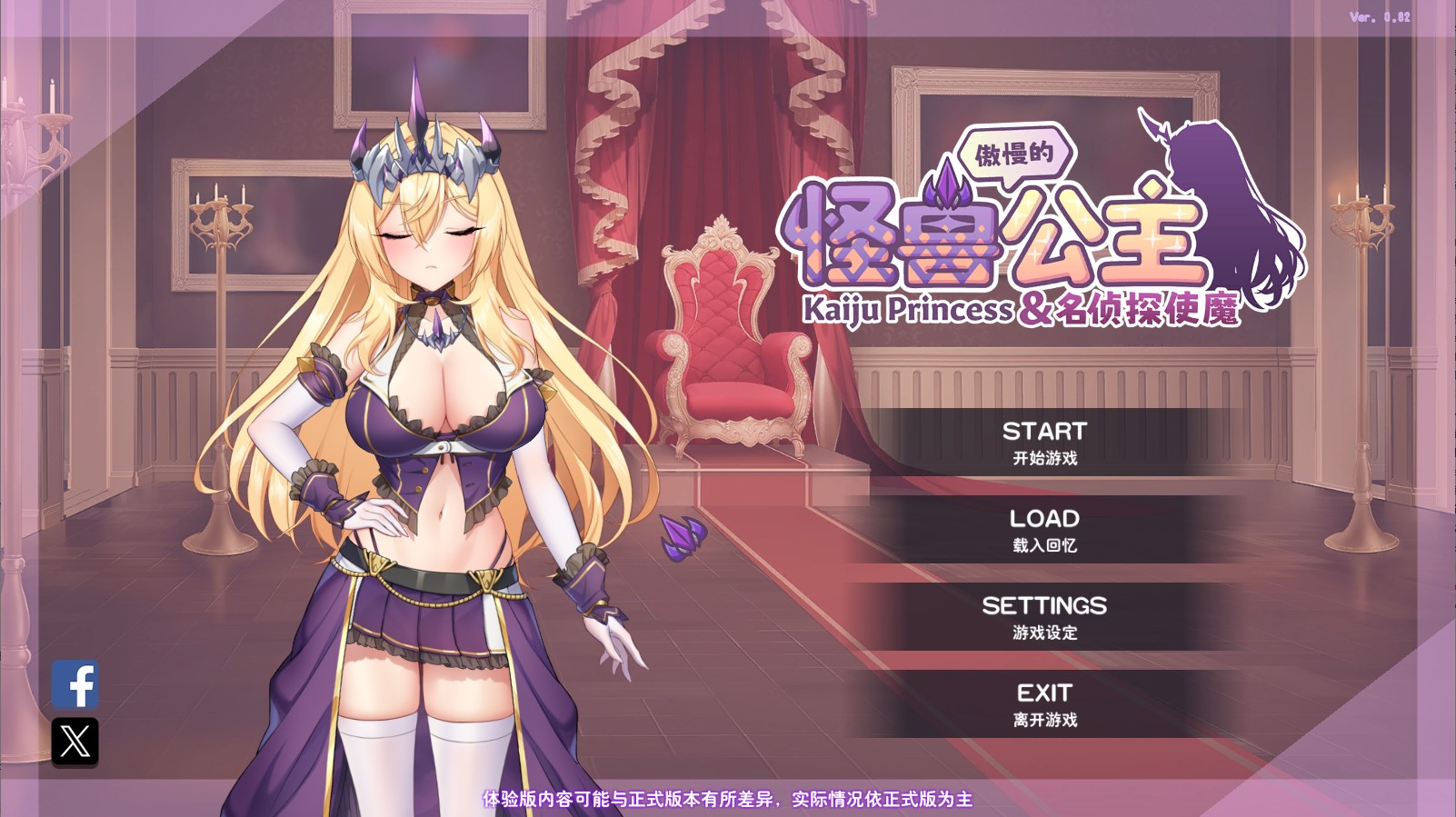This screenshot has width=1456, height=817.
Task: Select START to begin the game
Action: tap(1045, 433)
